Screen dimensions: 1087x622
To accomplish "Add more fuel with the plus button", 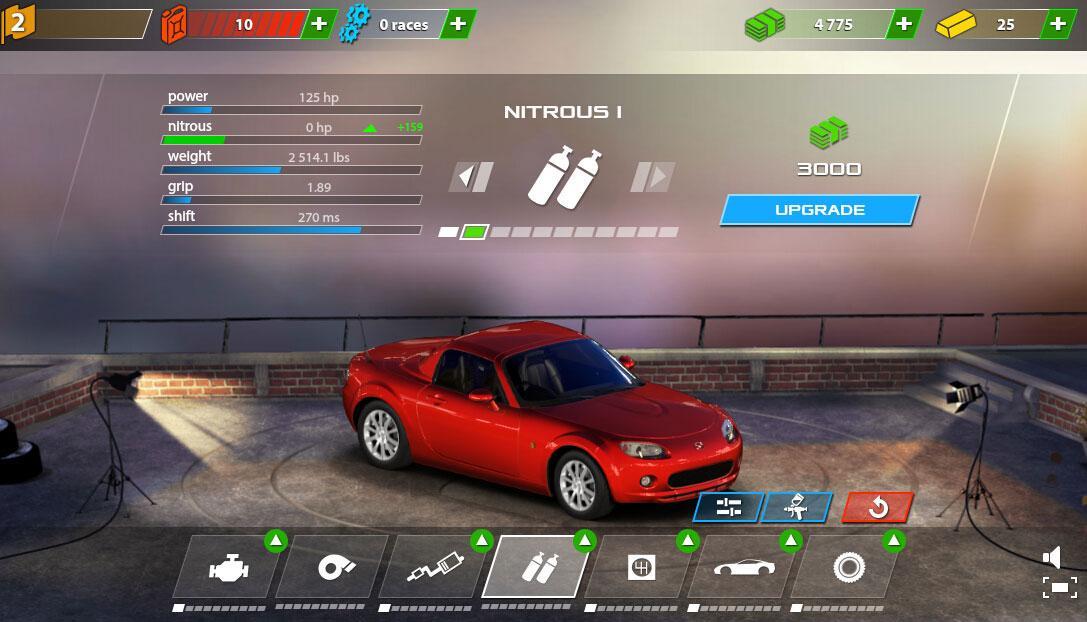I will pyautogui.click(x=319, y=24).
